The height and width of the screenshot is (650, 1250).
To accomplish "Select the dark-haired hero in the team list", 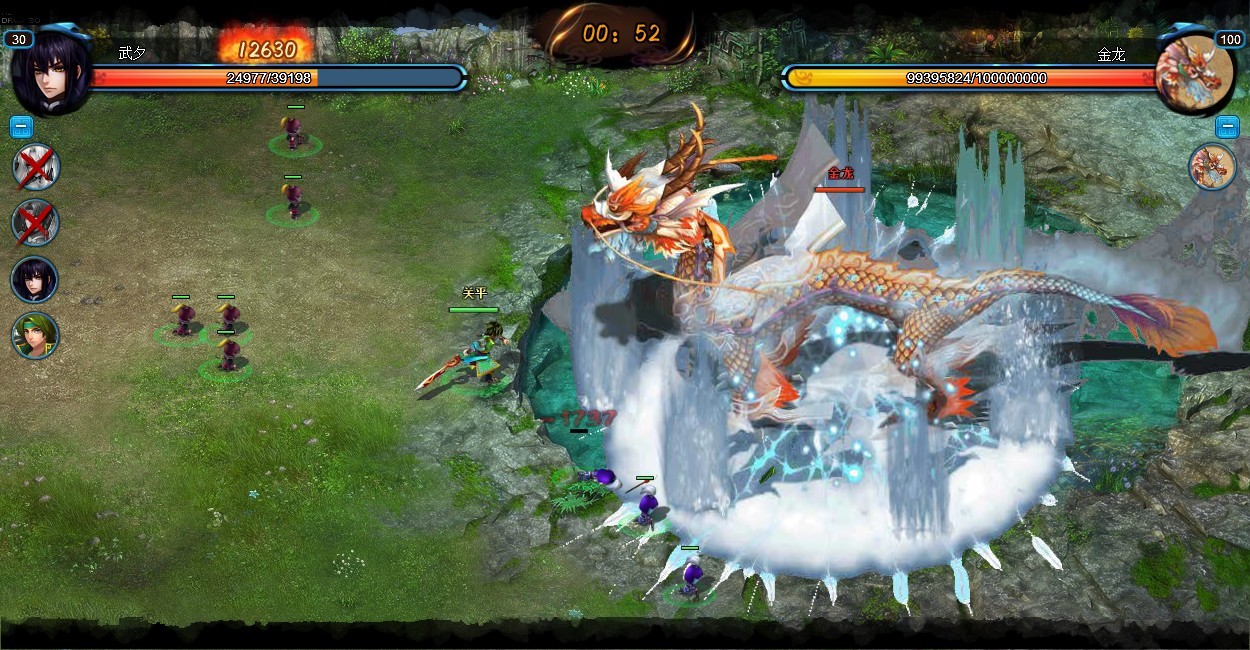I will (x=34, y=280).
